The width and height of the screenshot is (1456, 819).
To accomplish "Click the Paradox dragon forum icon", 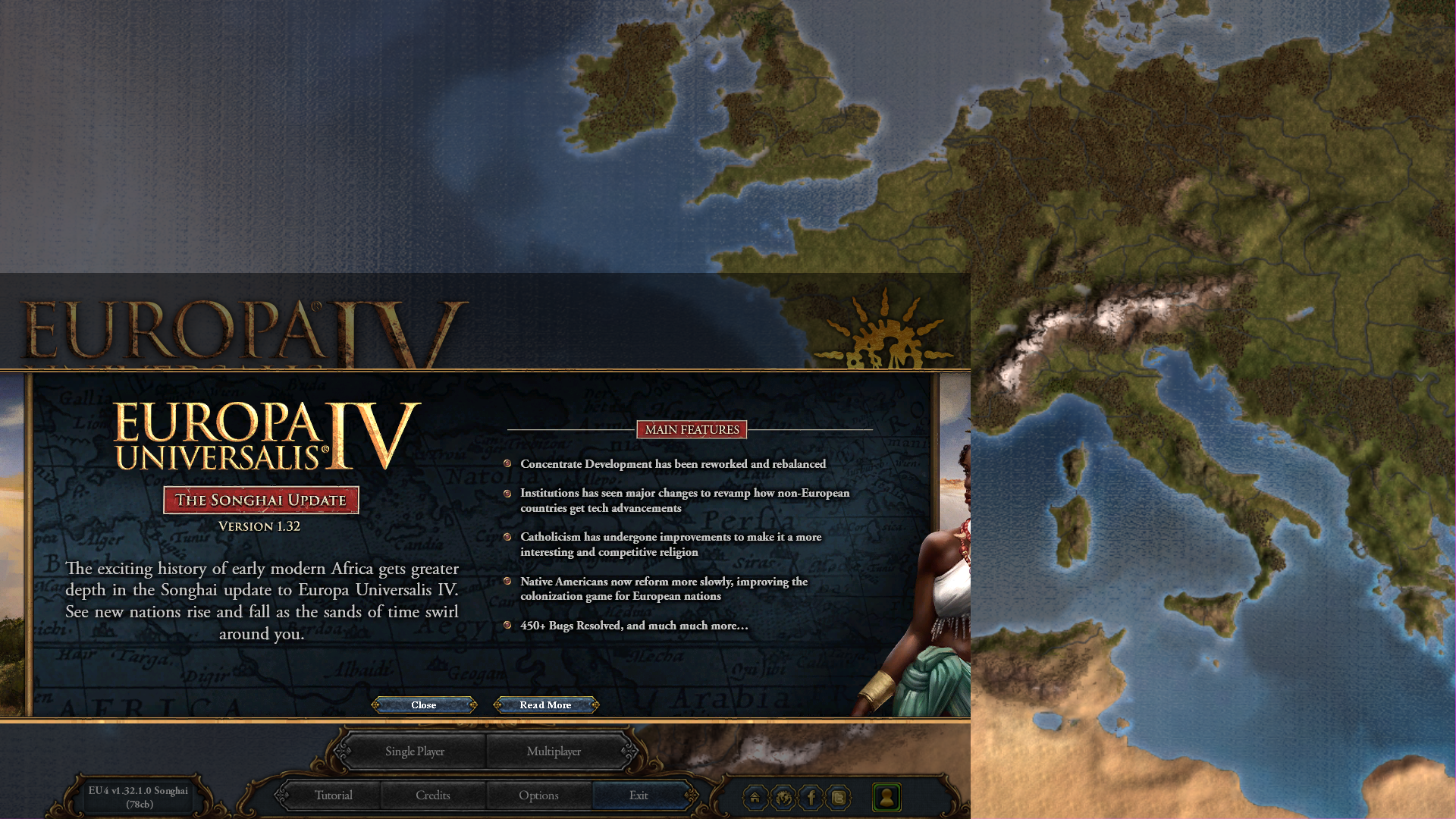I will click(783, 798).
